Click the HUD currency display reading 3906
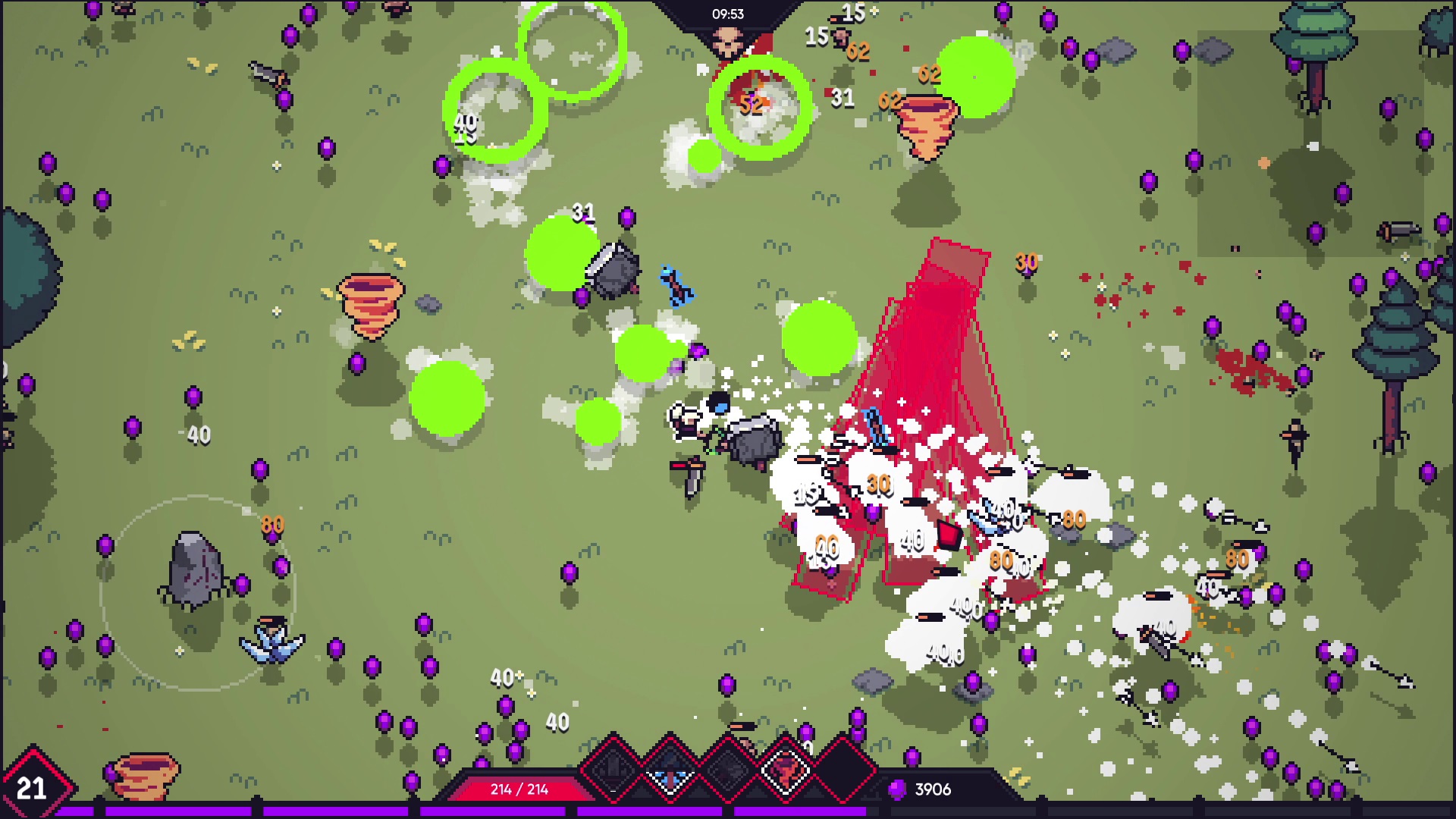1456x819 pixels. pos(935,790)
